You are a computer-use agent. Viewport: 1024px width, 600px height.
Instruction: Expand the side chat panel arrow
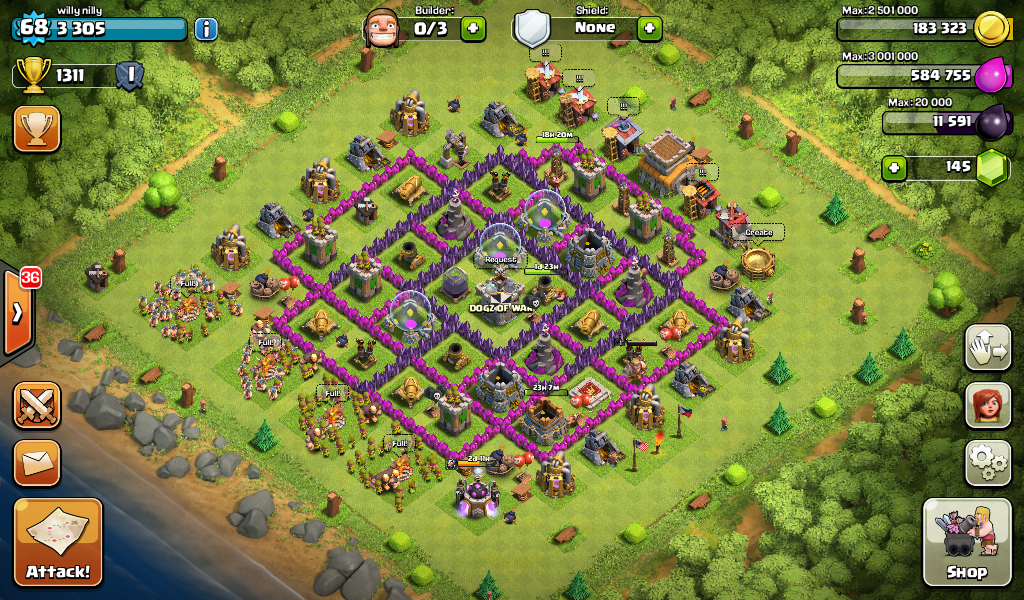tap(18, 312)
